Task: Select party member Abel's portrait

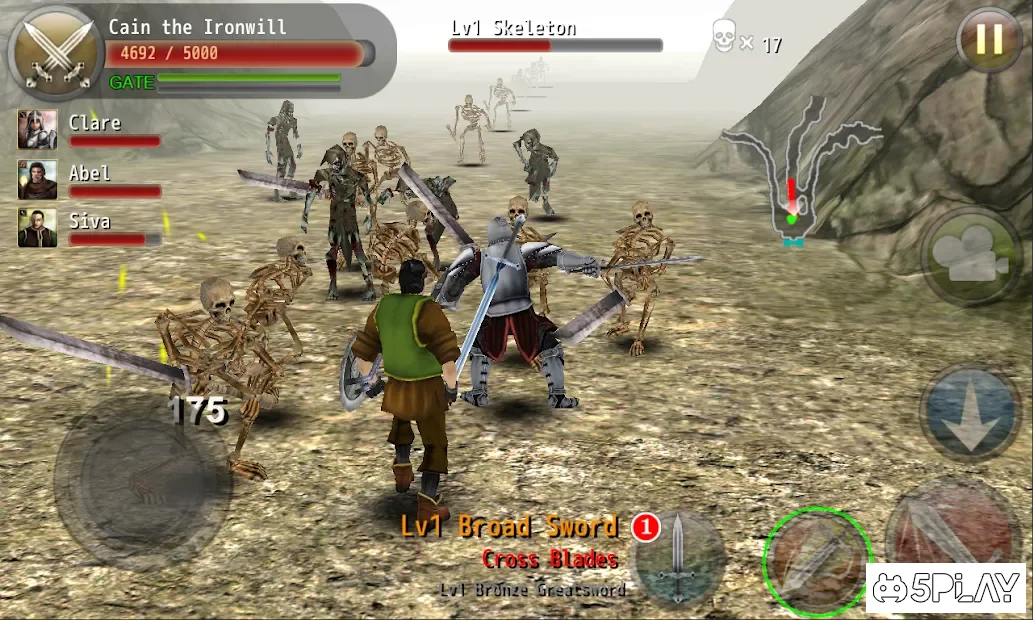Action: (x=37, y=180)
